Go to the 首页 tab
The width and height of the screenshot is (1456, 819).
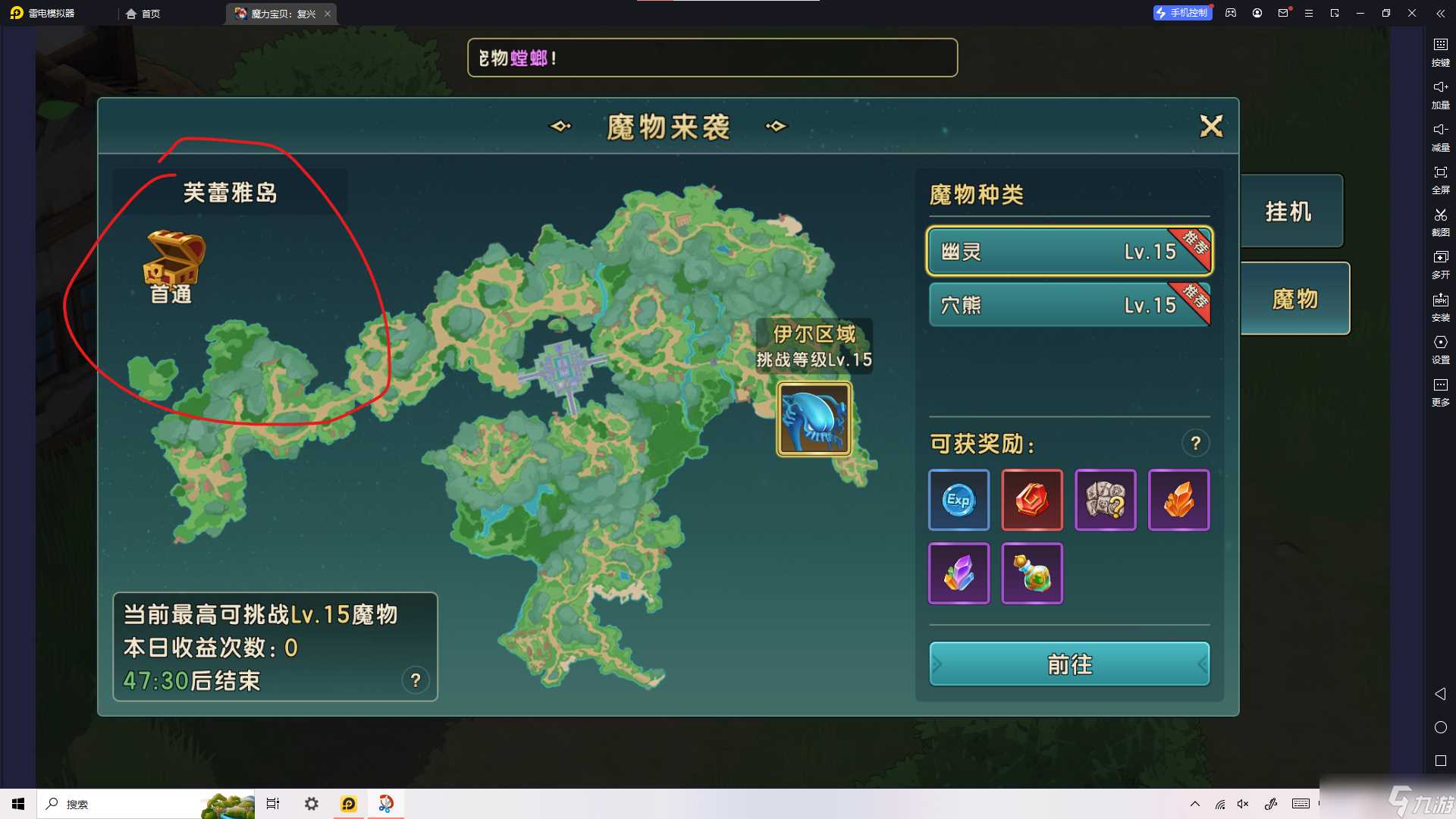coord(145,13)
